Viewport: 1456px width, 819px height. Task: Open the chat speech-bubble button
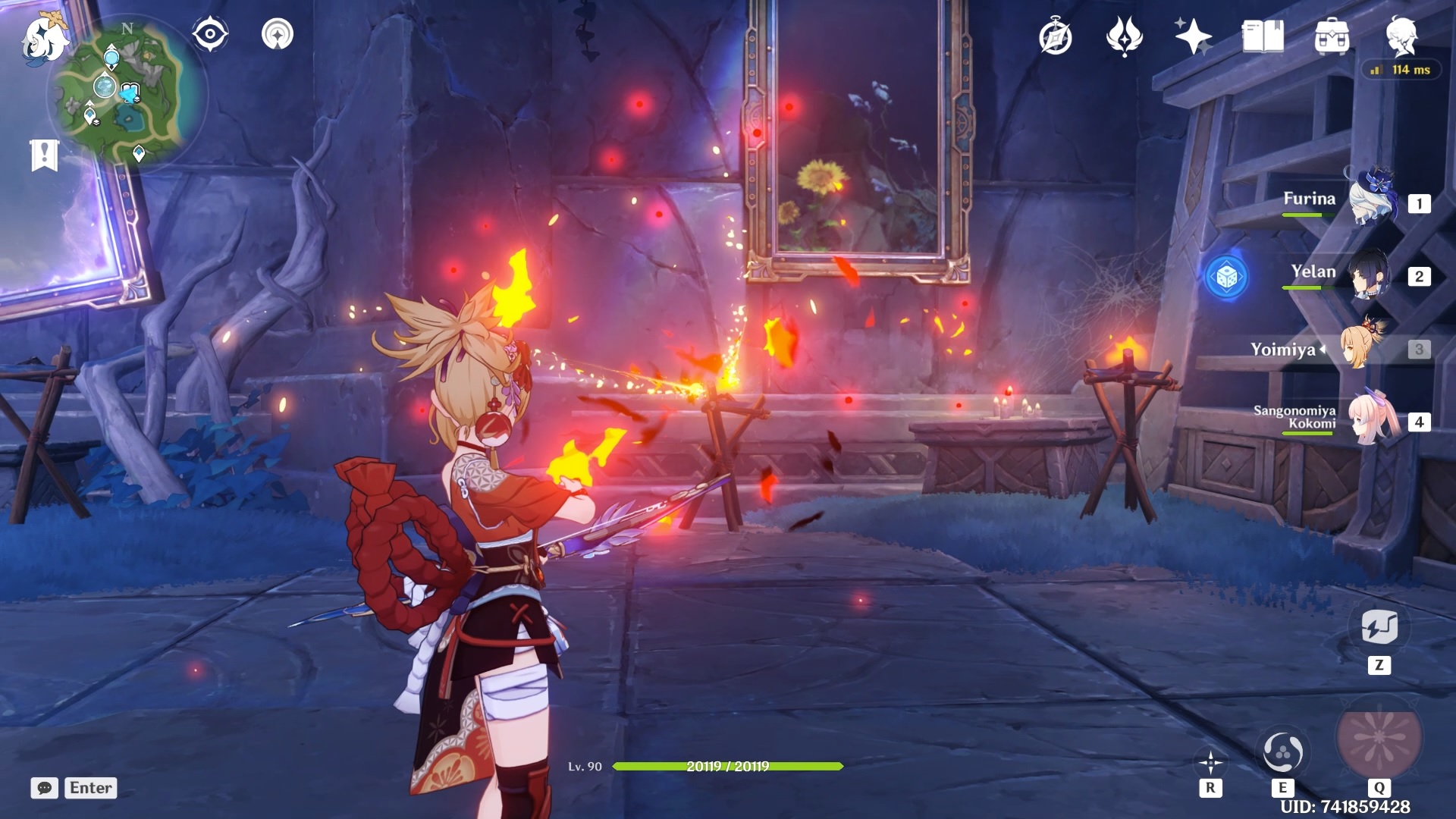point(45,788)
